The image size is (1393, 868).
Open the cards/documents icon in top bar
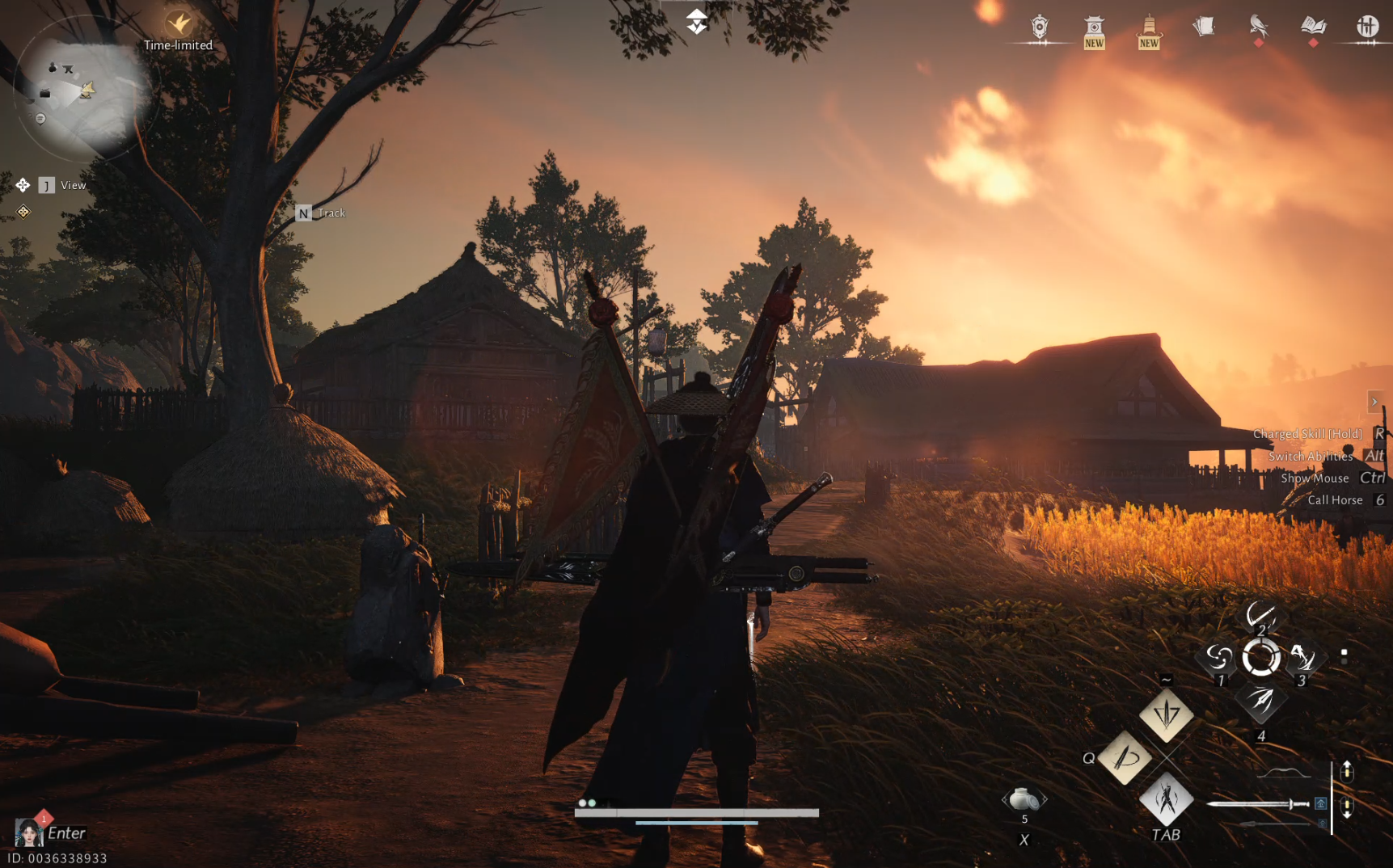[x=1204, y=27]
